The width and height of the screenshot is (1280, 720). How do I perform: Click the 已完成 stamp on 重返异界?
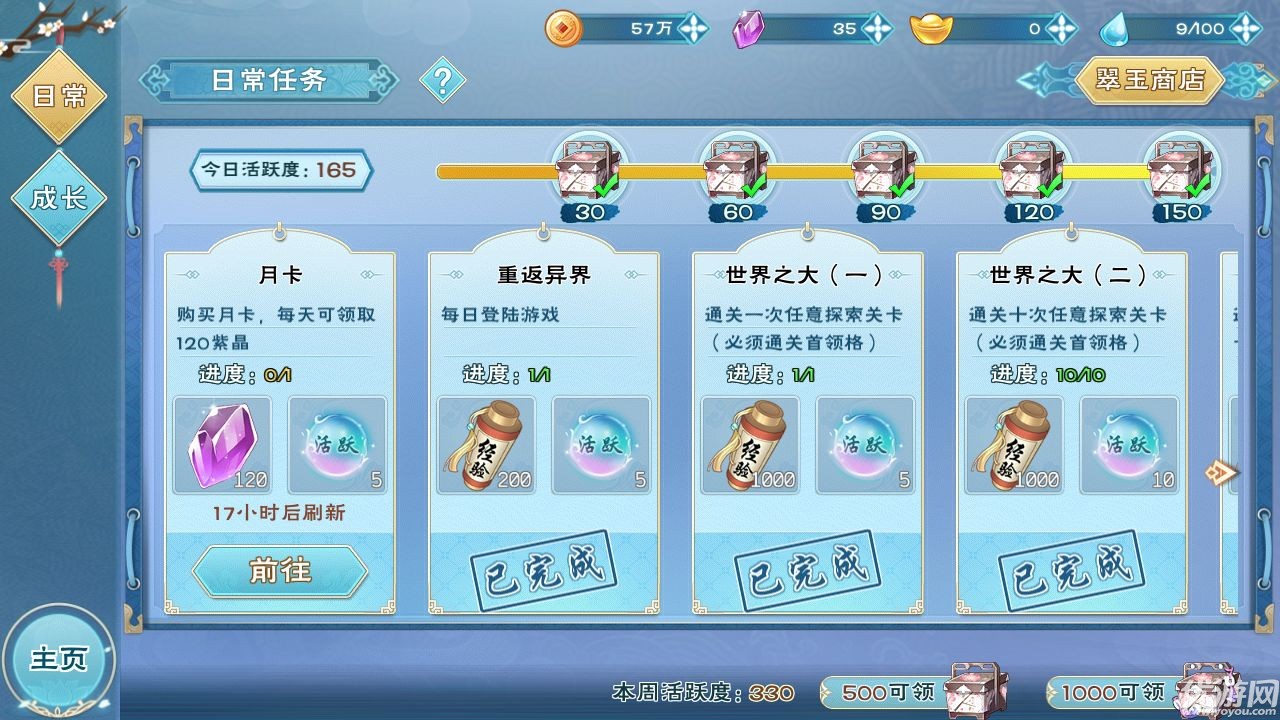(545, 568)
